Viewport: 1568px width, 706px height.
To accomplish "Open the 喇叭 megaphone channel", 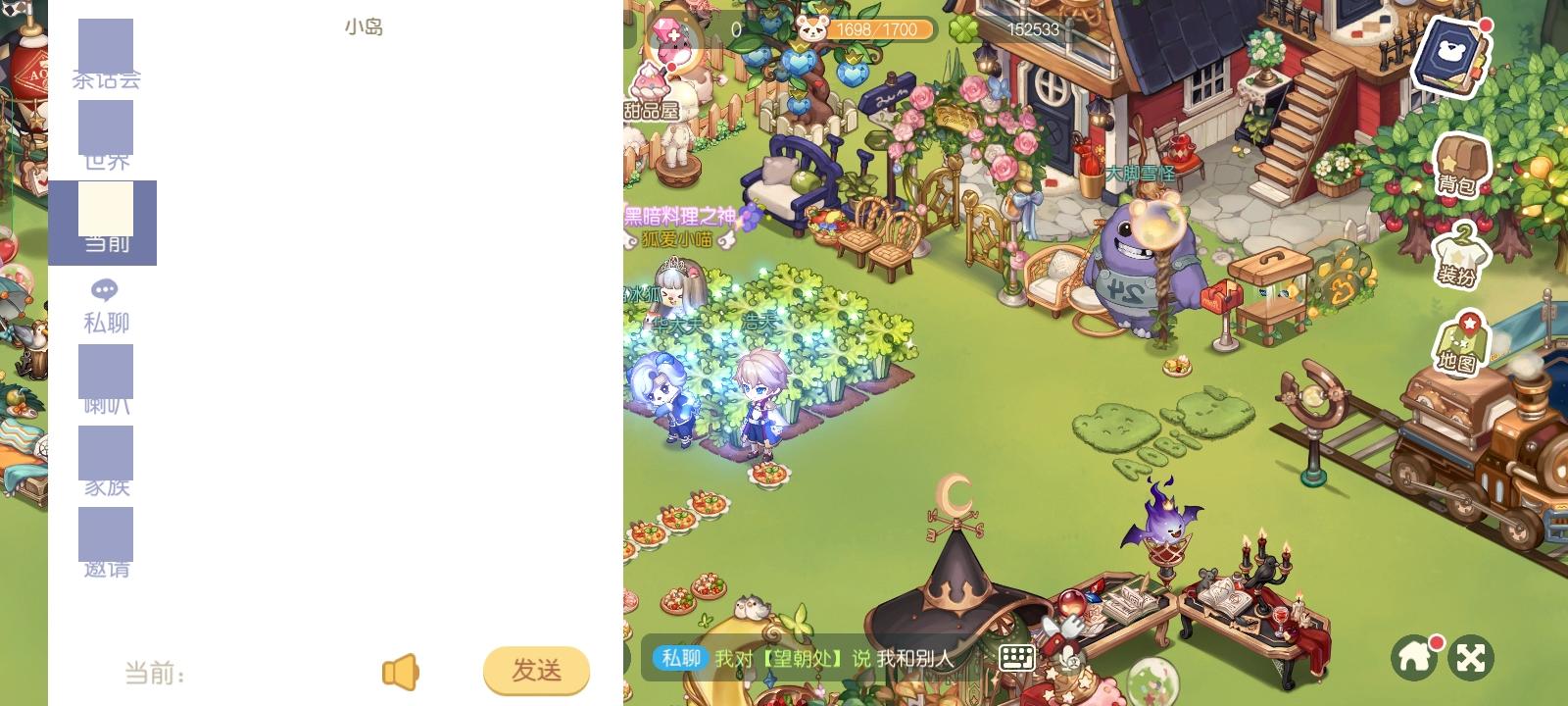I will point(105,378).
